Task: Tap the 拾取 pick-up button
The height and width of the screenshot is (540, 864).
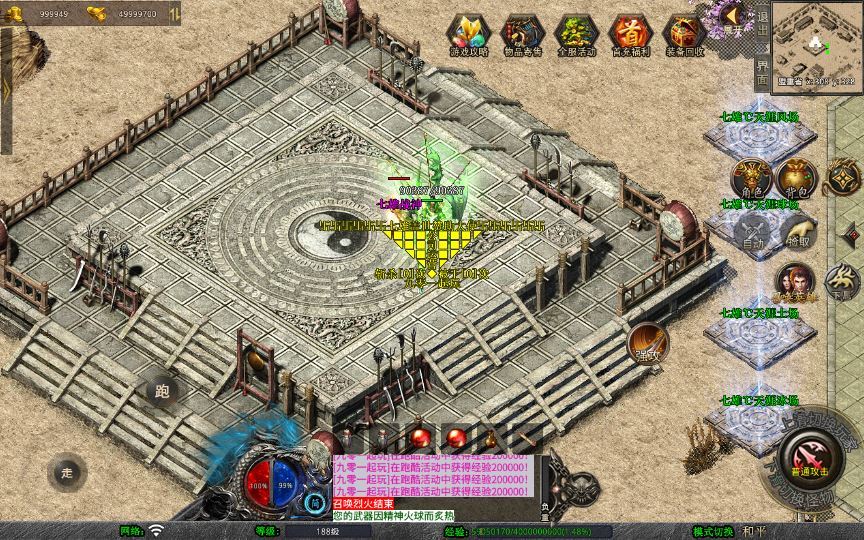Action: (x=797, y=233)
